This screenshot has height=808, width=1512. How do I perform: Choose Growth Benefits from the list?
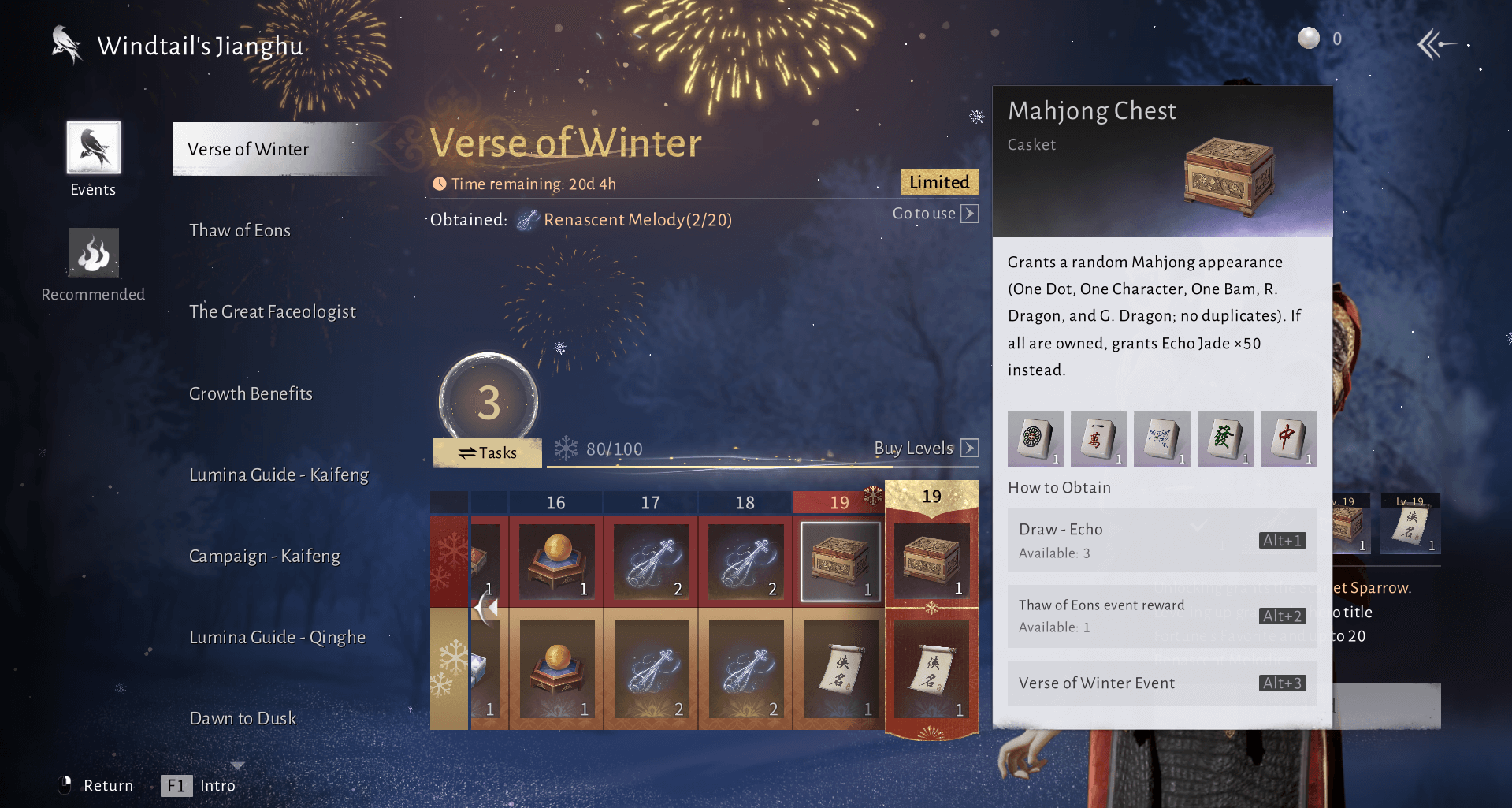point(251,393)
